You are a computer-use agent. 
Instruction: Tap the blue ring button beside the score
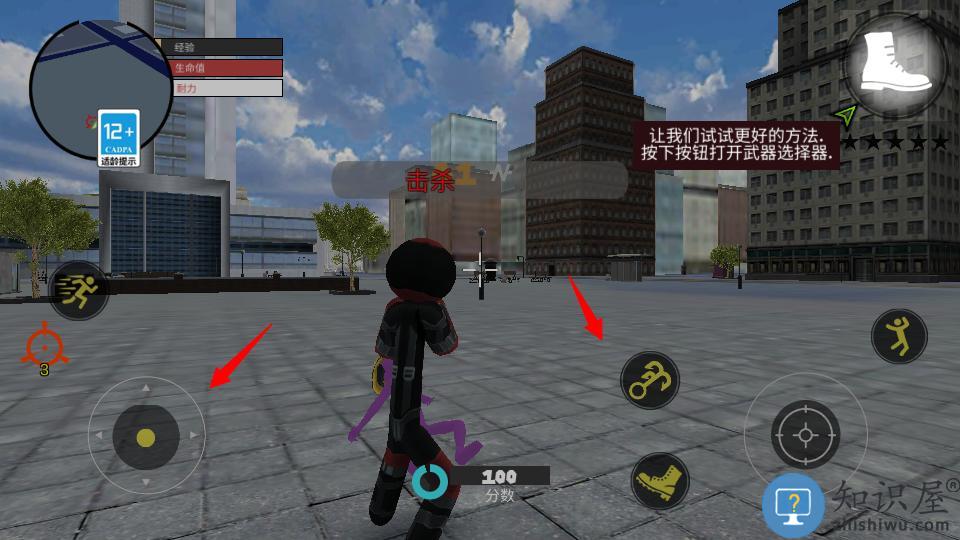(x=431, y=482)
